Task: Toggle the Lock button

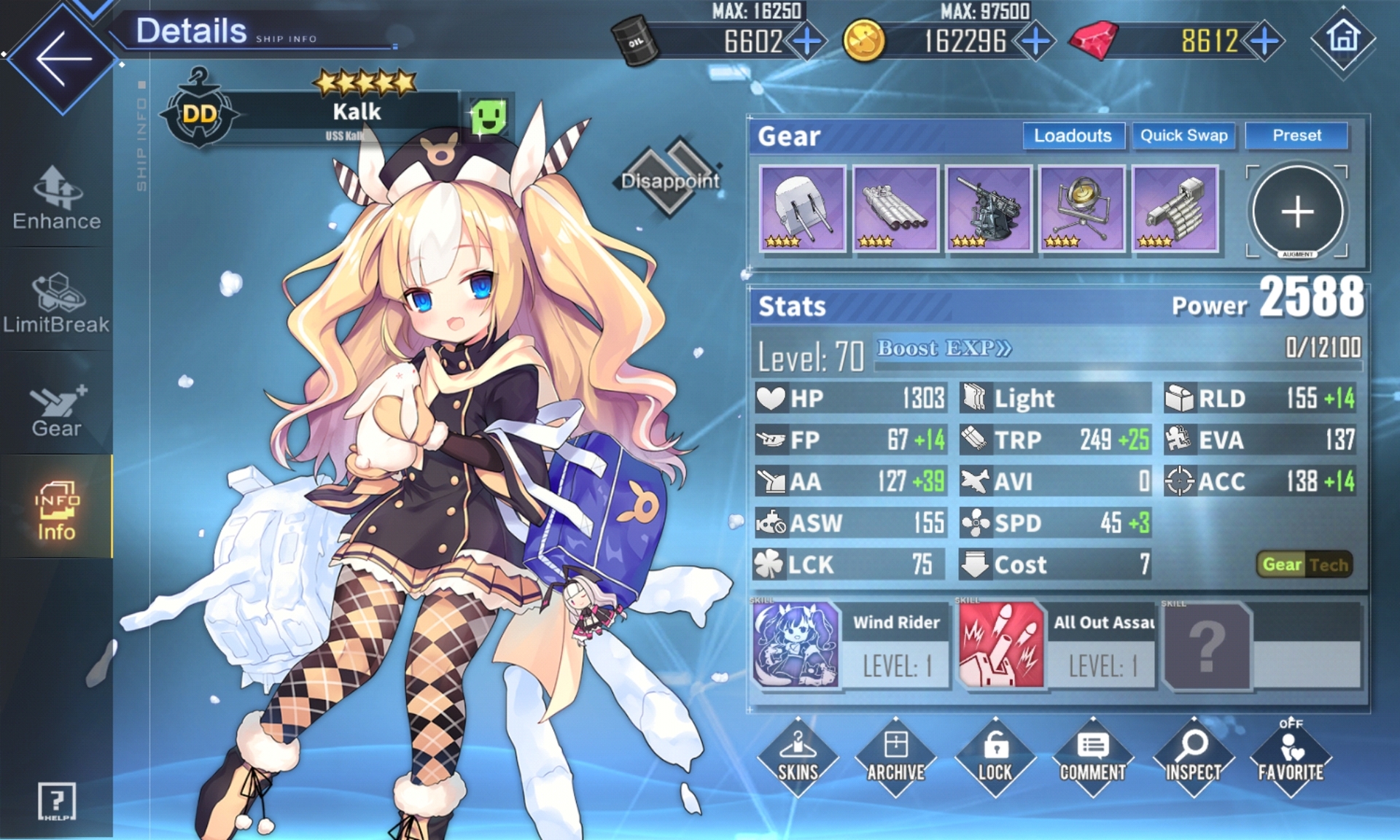Action: click(995, 757)
